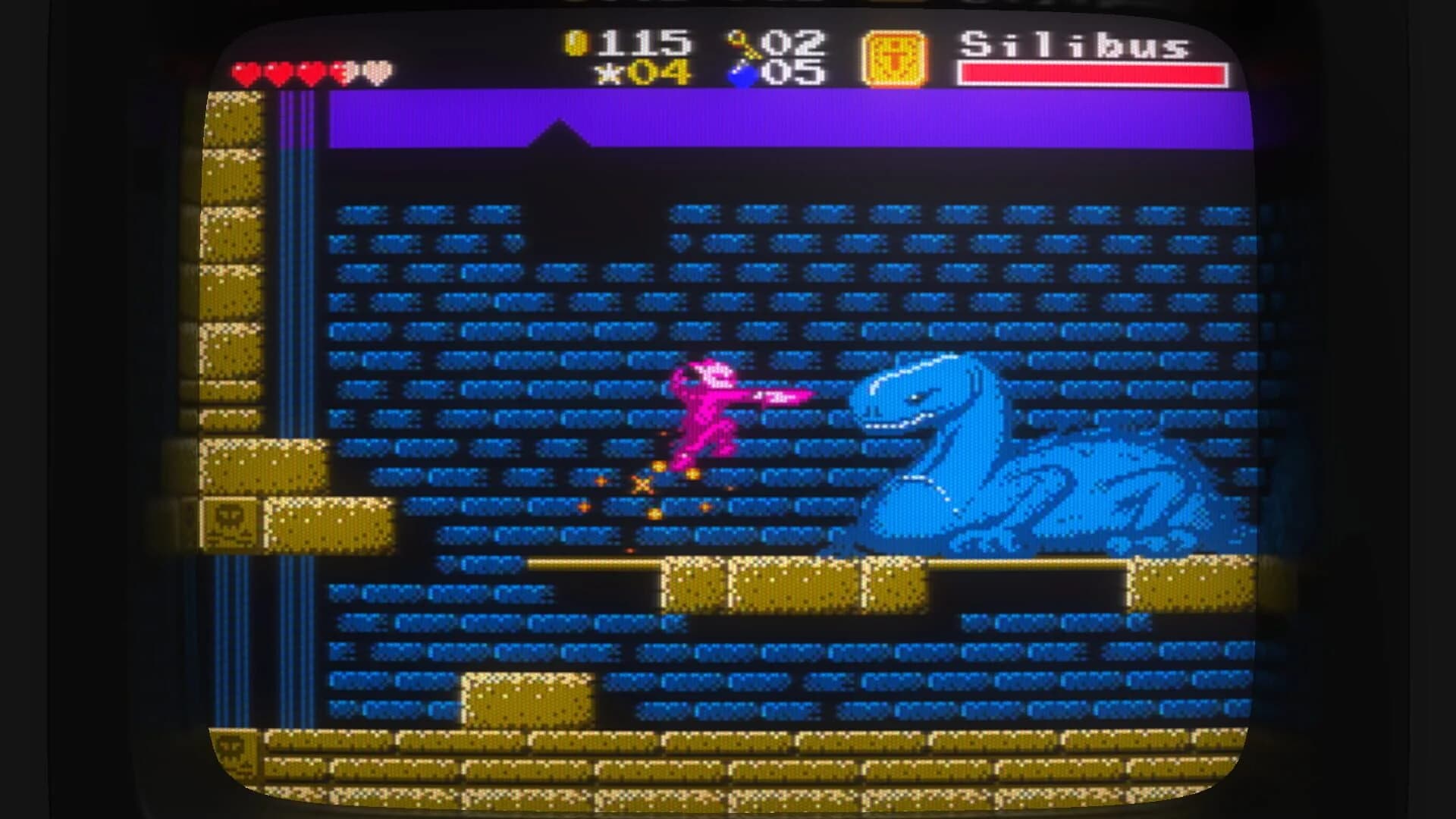Image resolution: width=1456 pixels, height=819 pixels.
Task: Click the empty white heart at the row's end
Action: [376, 73]
